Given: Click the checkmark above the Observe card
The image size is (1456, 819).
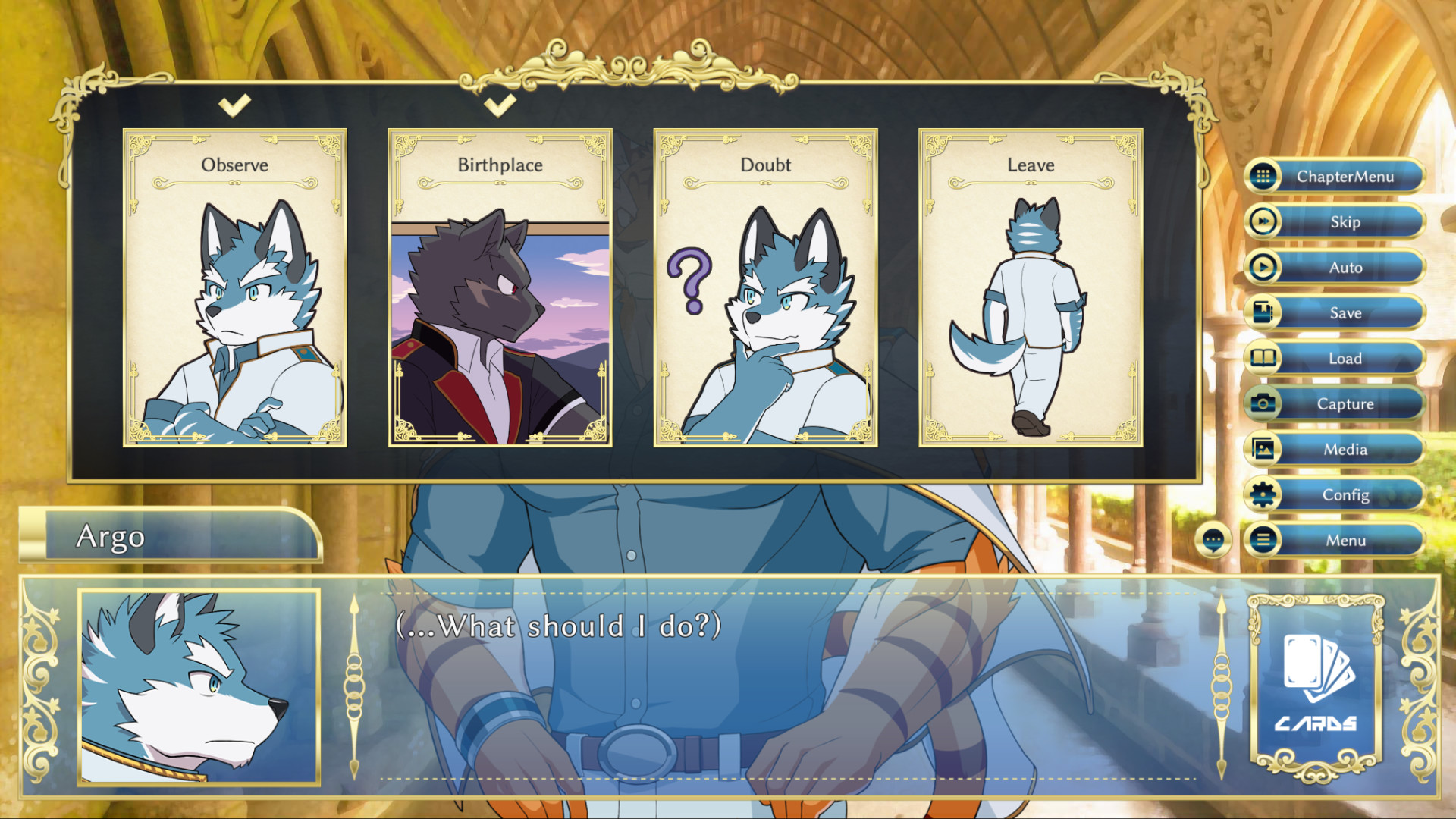Looking at the screenshot, I should [x=235, y=104].
